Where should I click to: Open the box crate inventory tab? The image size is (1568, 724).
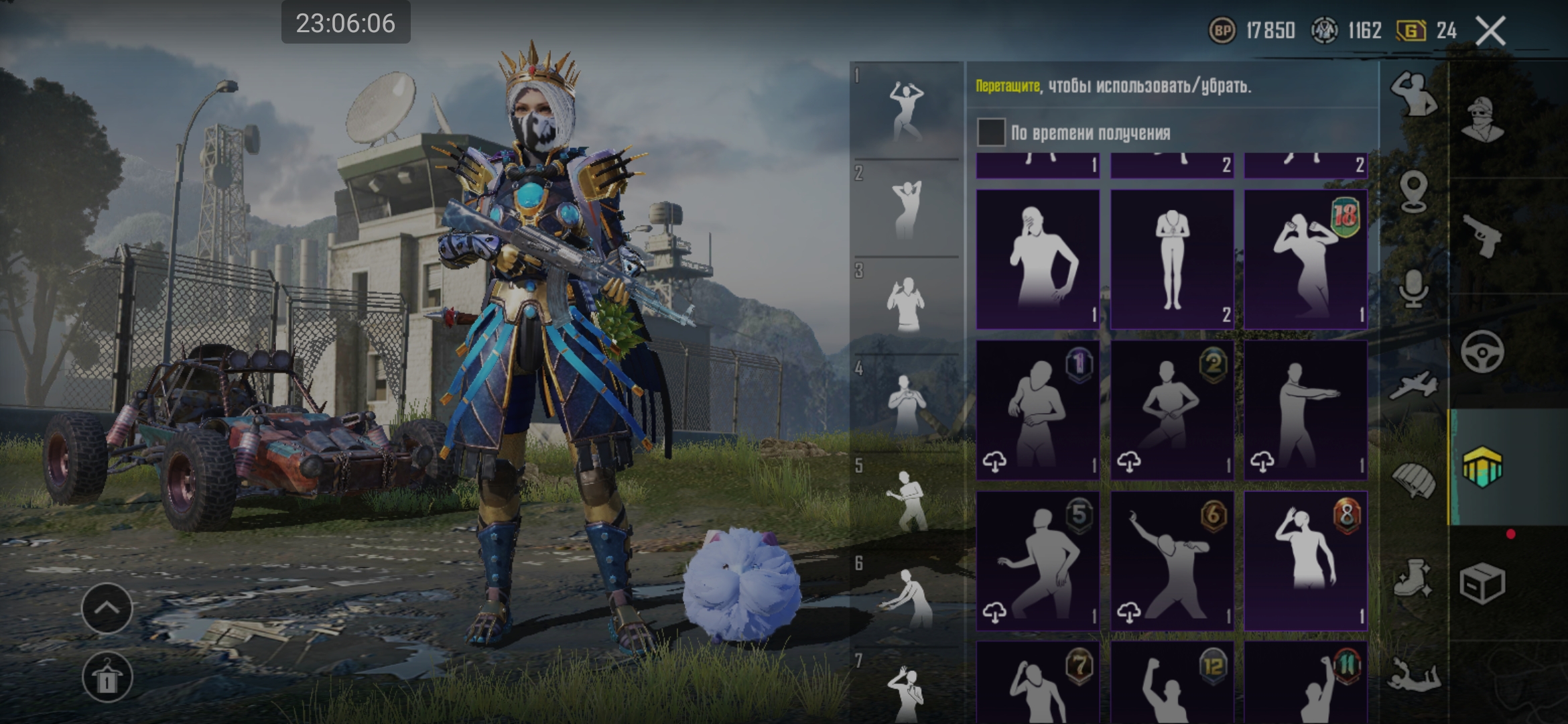pos(1482,583)
